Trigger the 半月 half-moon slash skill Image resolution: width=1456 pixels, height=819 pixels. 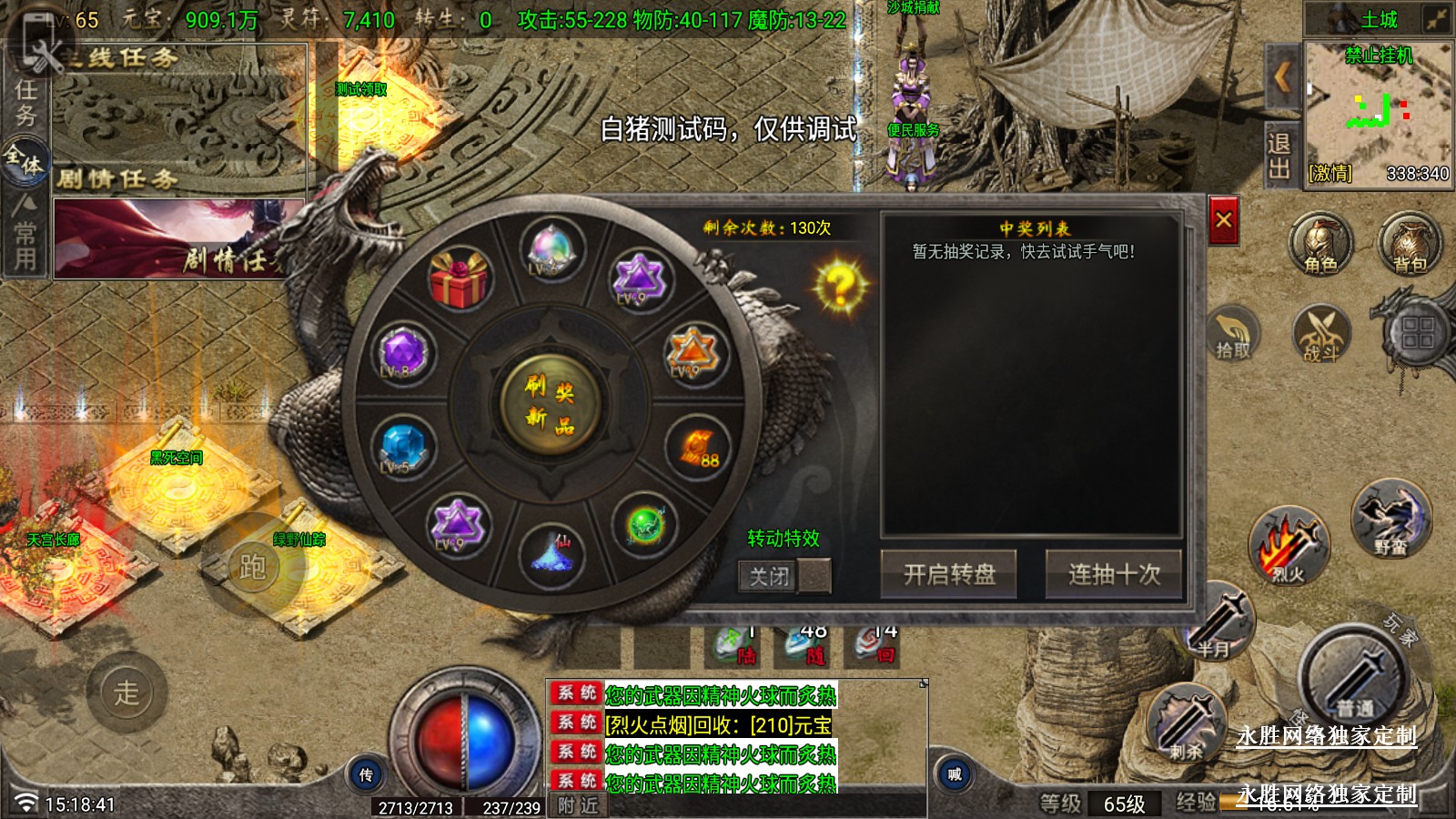[1218, 624]
